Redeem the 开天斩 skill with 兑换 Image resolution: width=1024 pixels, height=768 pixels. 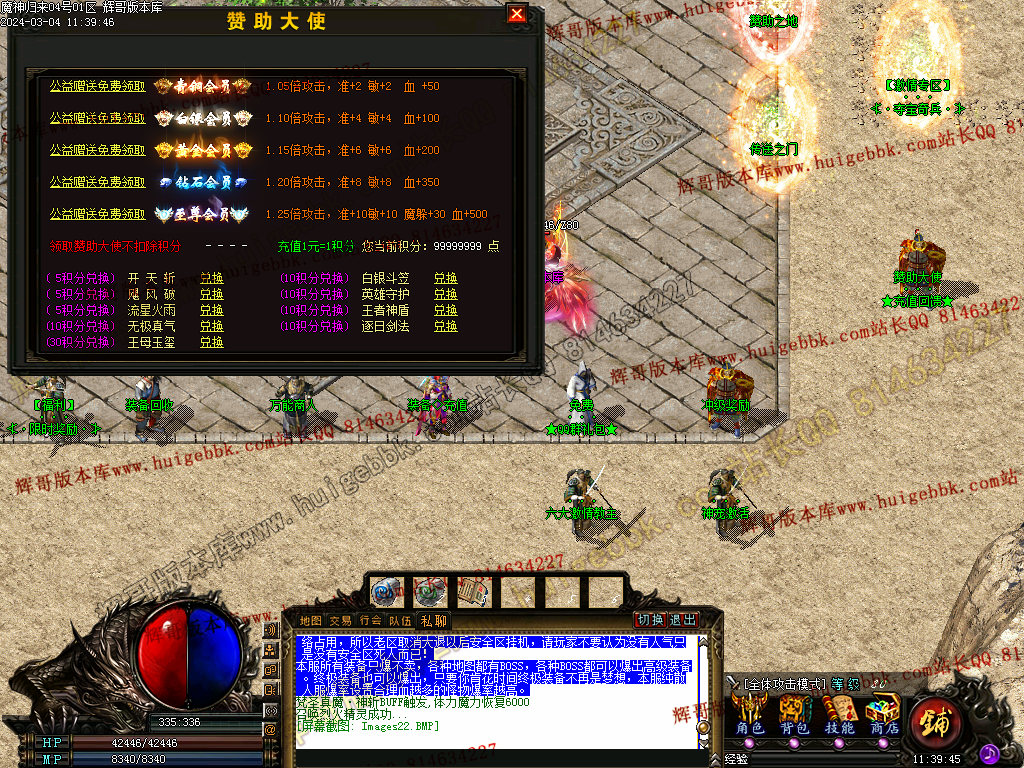[x=211, y=278]
